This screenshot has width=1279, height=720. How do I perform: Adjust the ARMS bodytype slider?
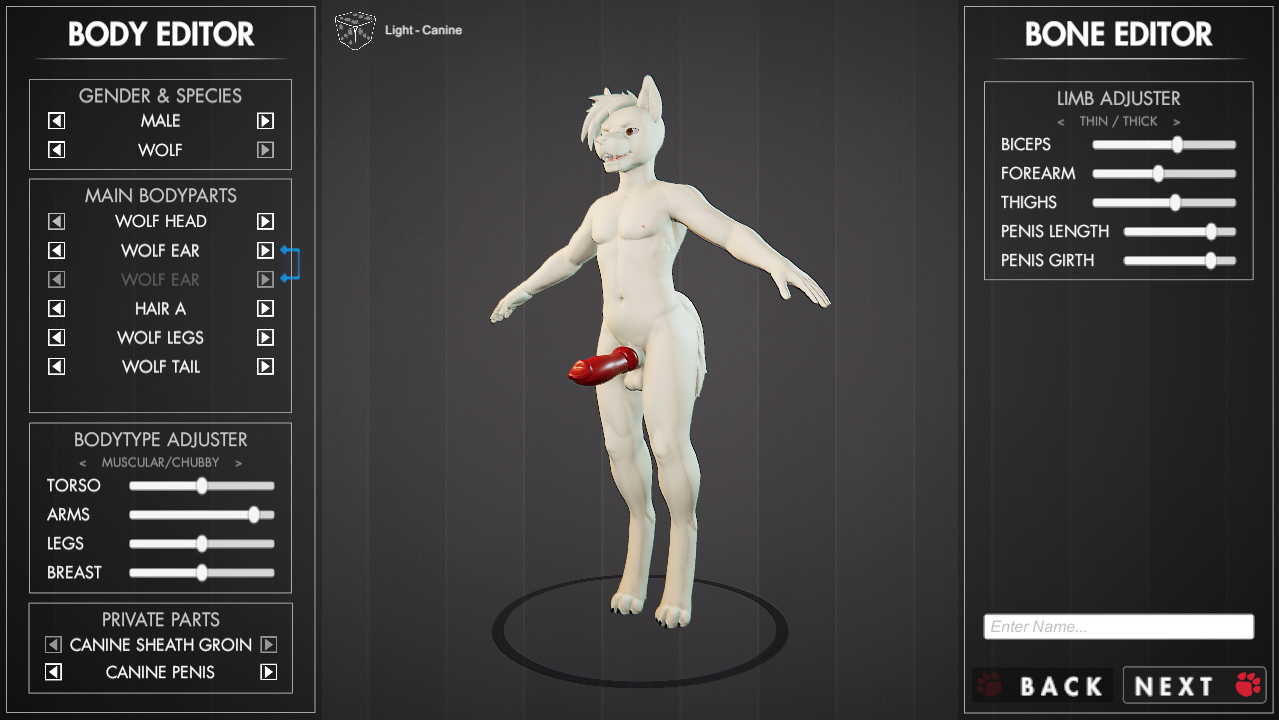pos(254,515)
